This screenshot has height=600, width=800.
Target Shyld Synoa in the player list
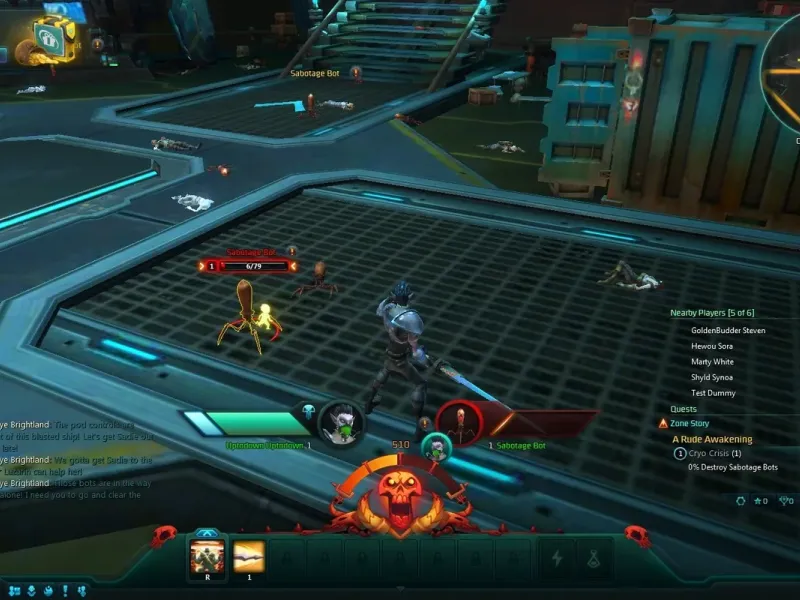tap(712, 377)
